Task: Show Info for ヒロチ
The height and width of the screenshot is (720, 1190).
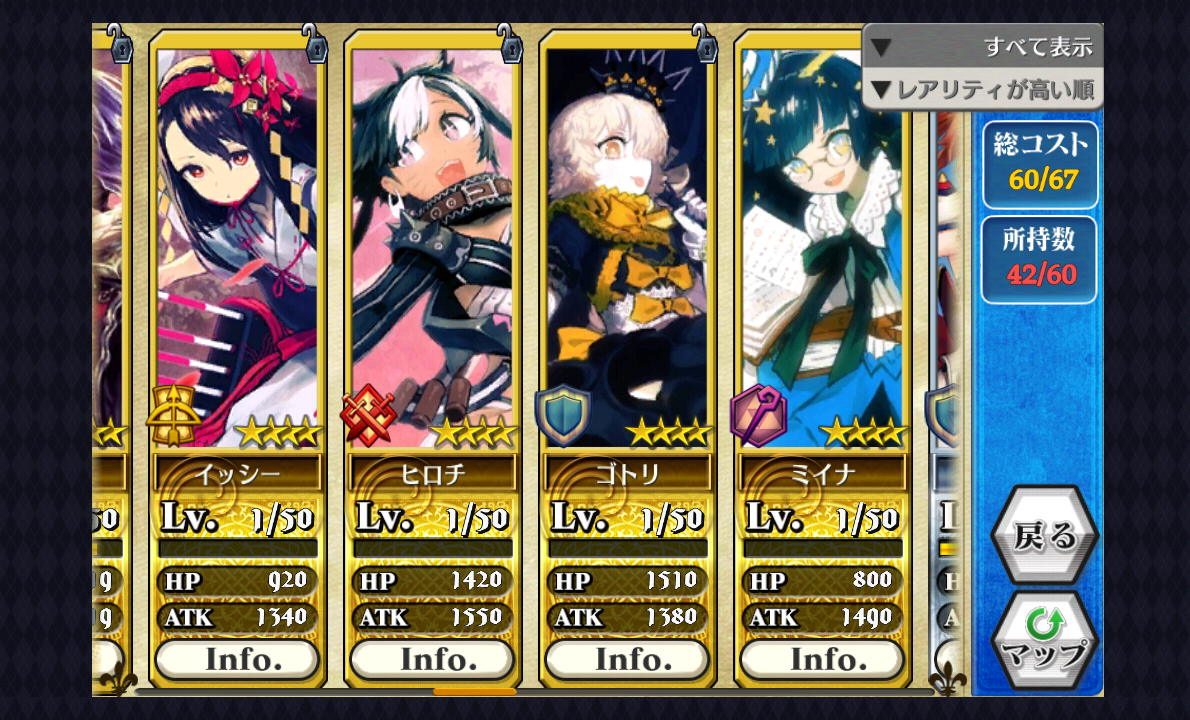Action: pos(432,660)
